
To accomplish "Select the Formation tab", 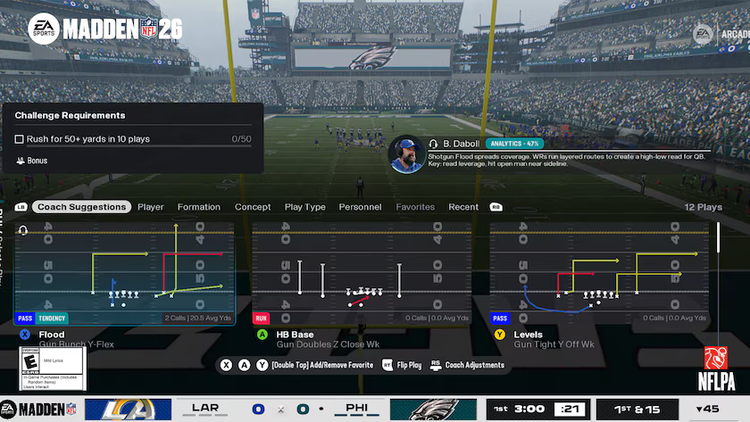I will click(199, 207).
